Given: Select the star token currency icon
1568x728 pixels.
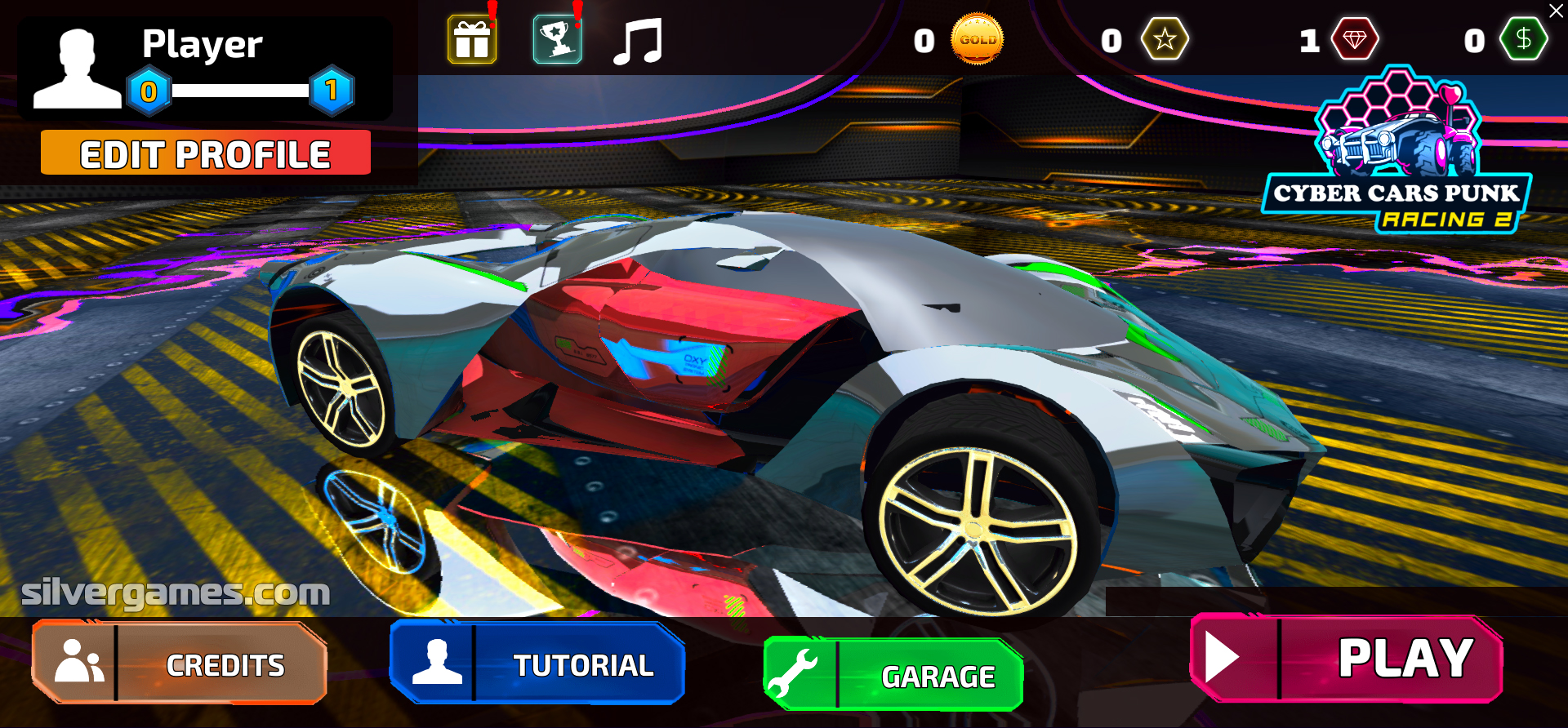Looking at the screenshot, I should pyautogui.click(x=1165, y=39).
